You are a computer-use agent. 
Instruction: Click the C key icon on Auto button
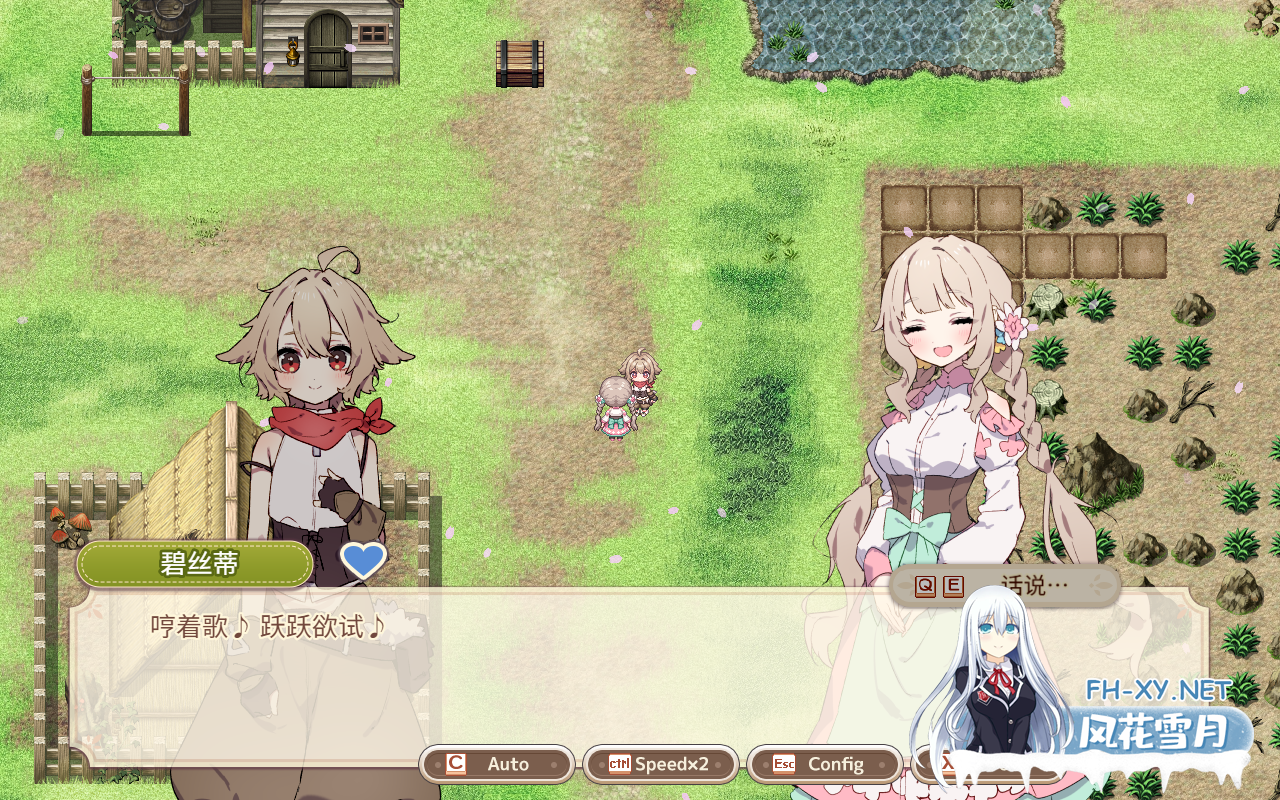[x=455, y=764]
